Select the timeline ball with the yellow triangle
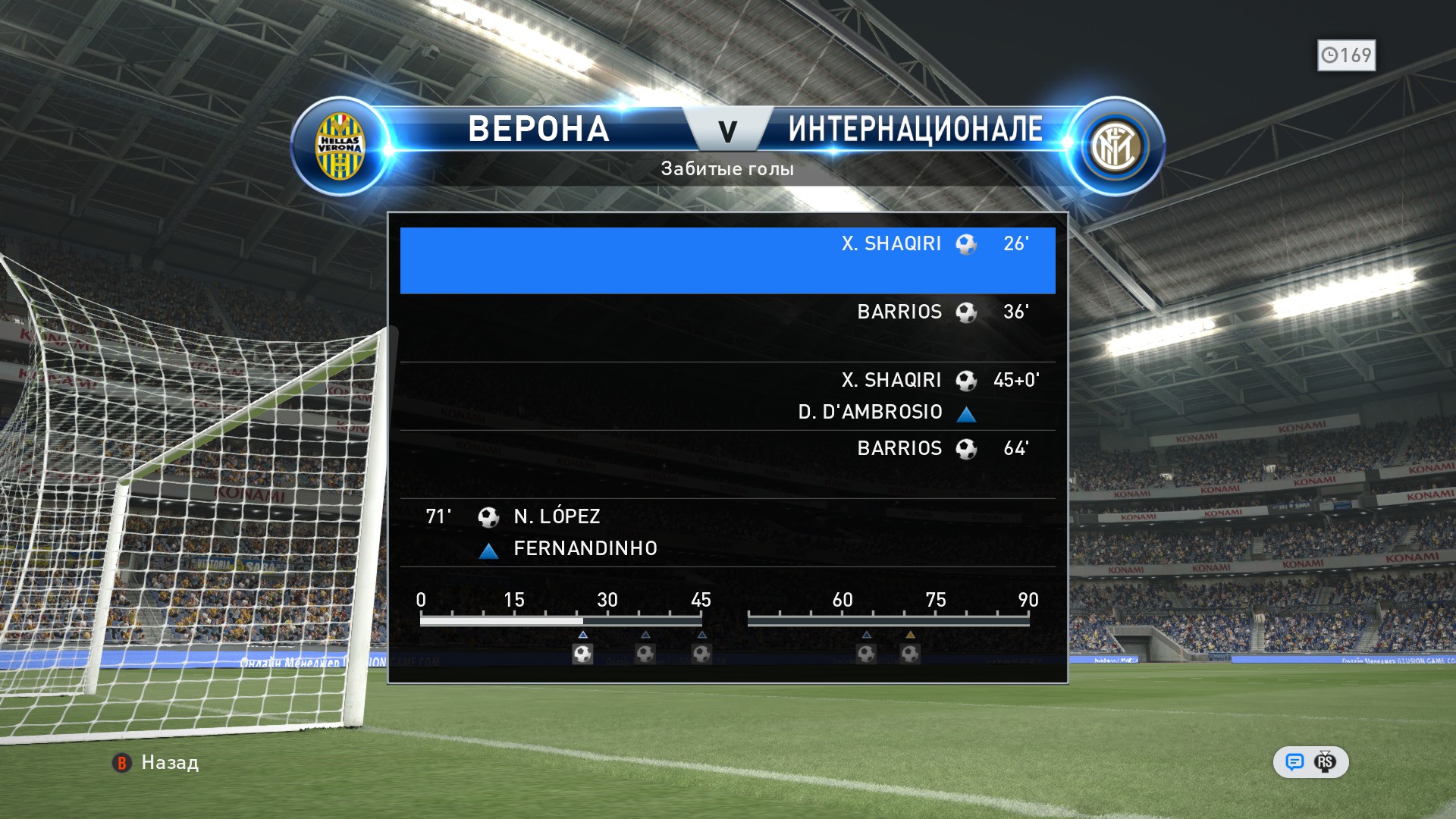Viewport: 1456px width, 819px height. point(910,653)
